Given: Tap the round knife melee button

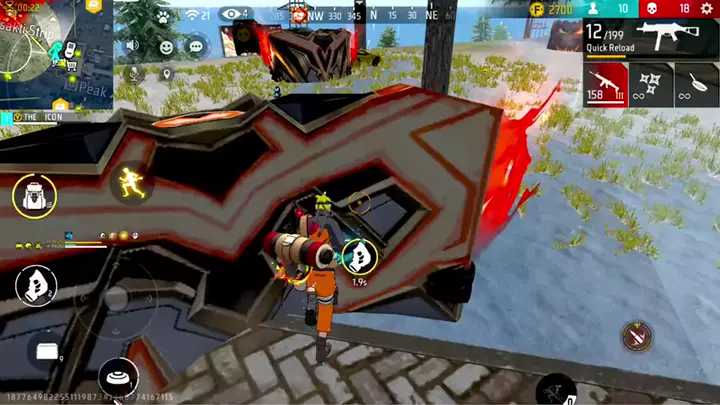Looking at the screenshot, I should [x=636, y=336].
